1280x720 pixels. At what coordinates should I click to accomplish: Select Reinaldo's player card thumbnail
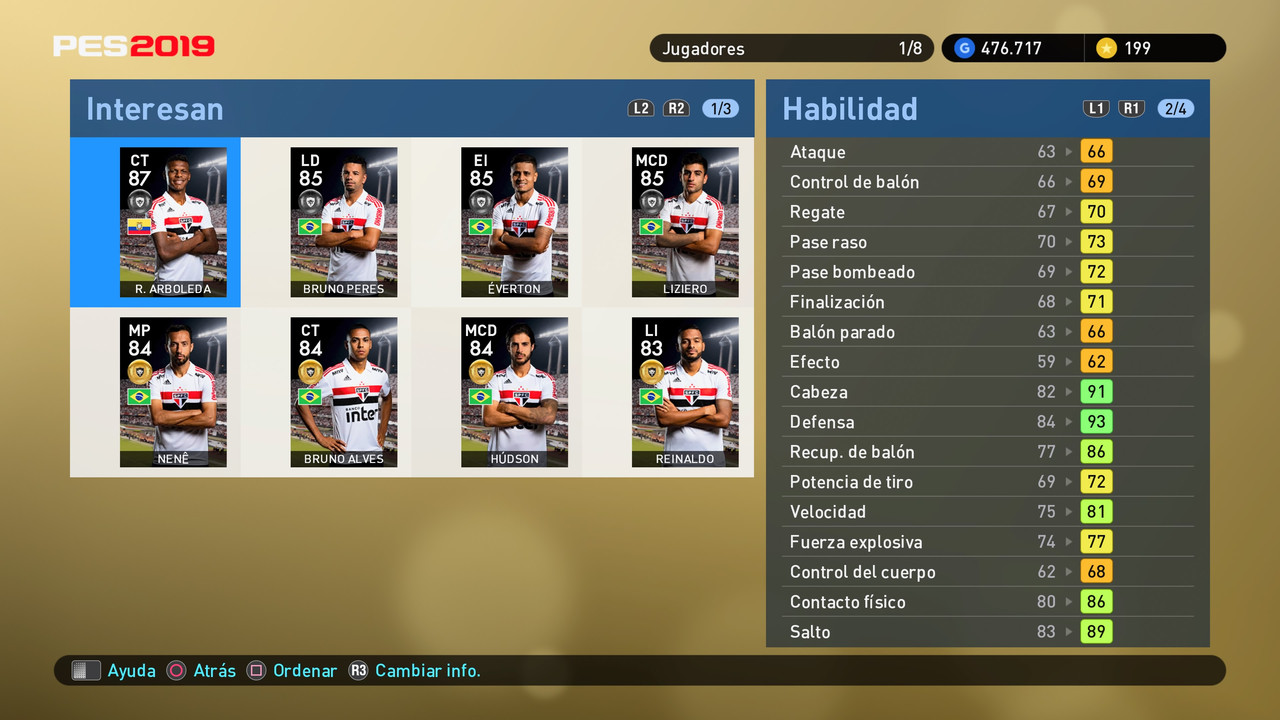point(685,392)
